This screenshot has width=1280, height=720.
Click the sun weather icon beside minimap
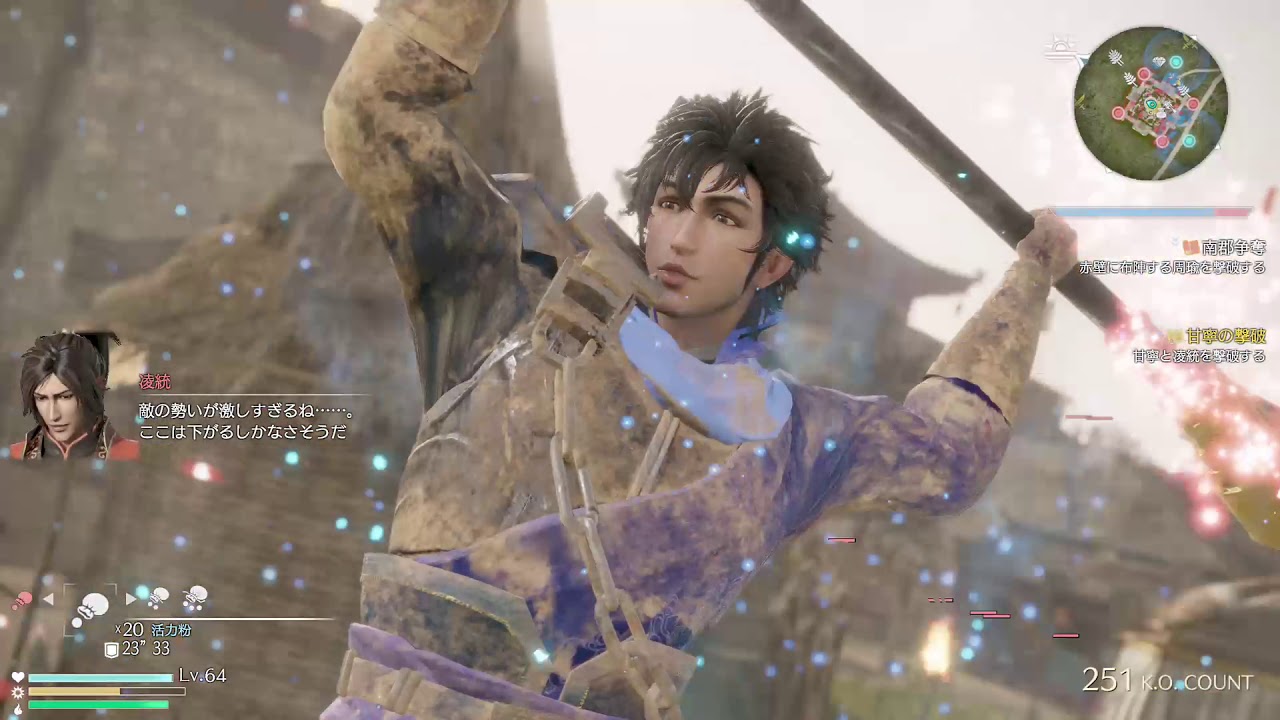click(1060, 47)
